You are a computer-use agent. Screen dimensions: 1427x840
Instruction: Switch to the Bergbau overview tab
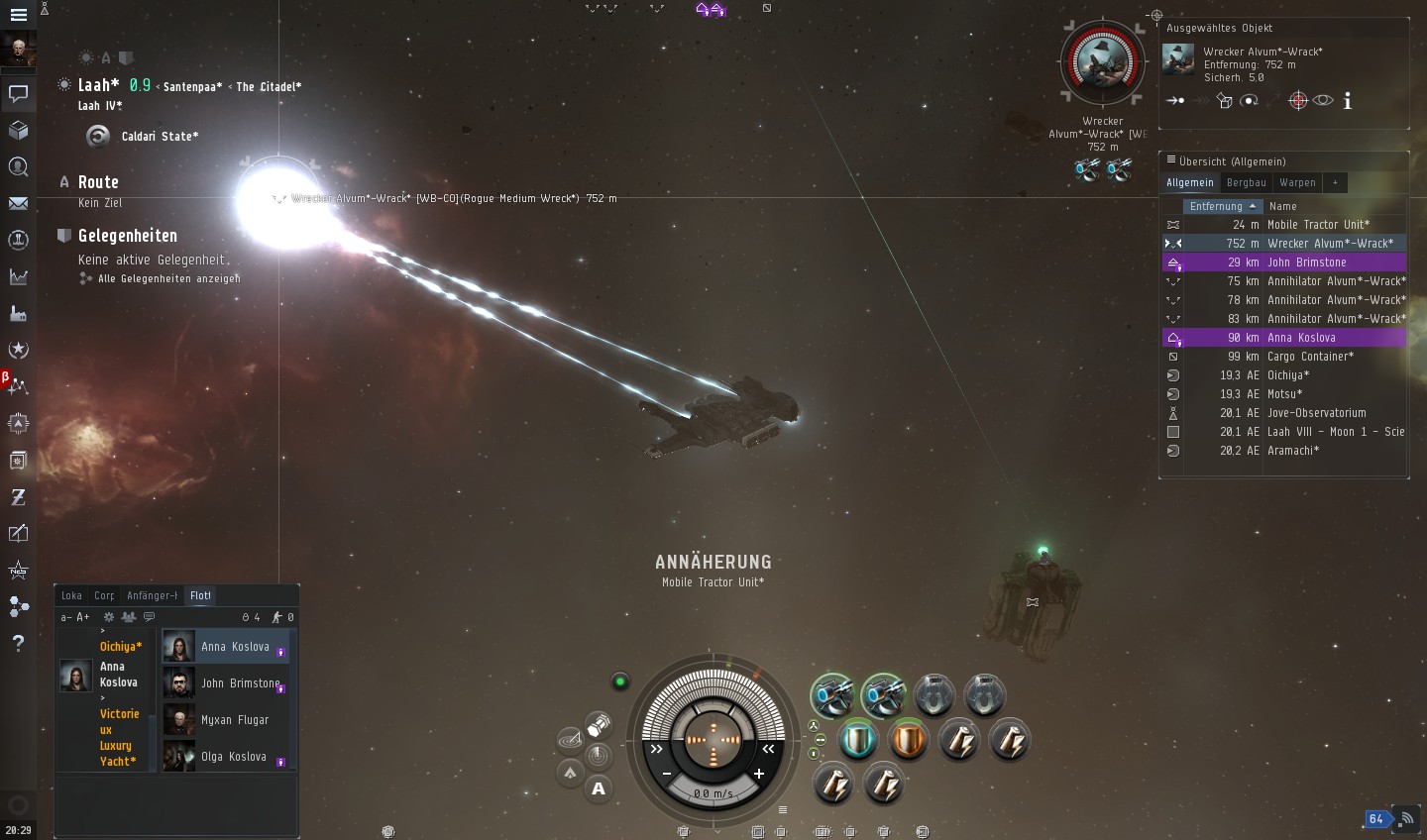[x=1246, y=182]
